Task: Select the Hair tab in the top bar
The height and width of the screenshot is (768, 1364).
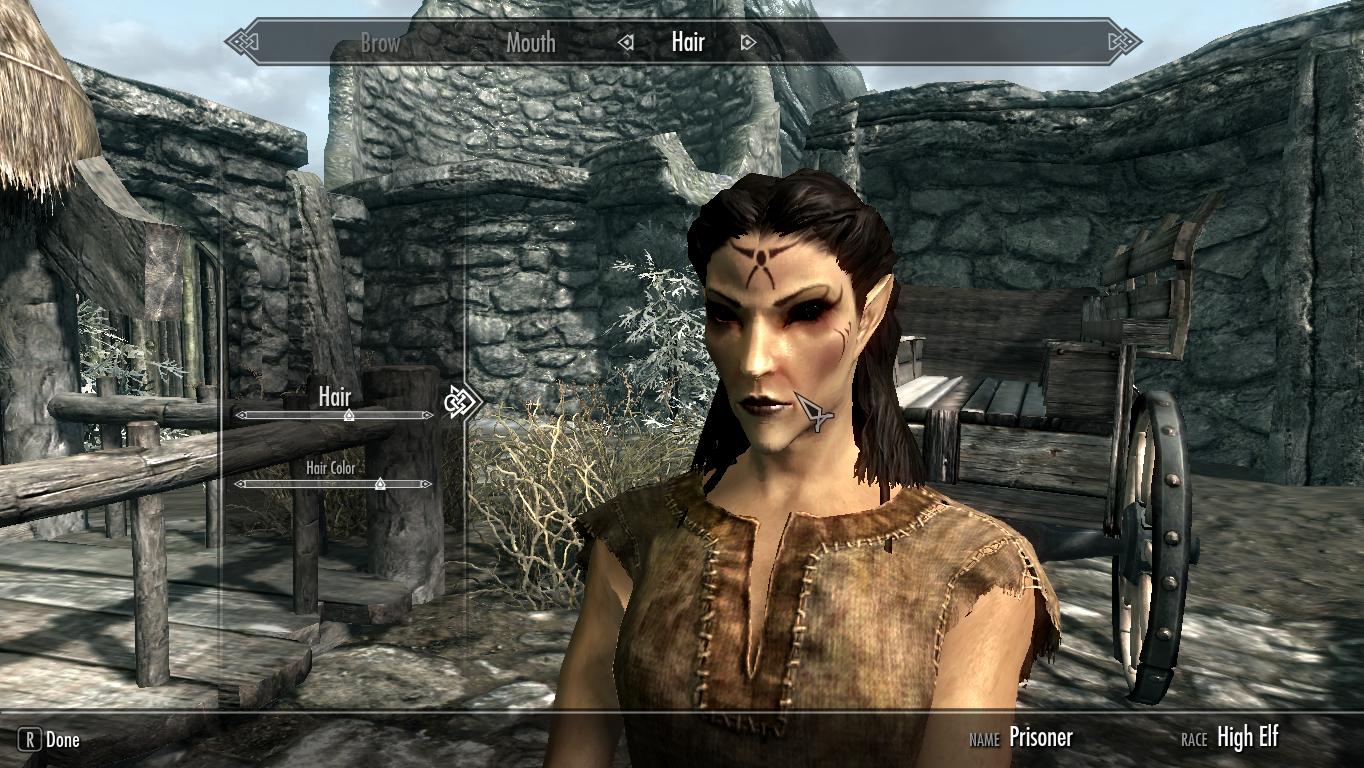Action: coord(688,42)
